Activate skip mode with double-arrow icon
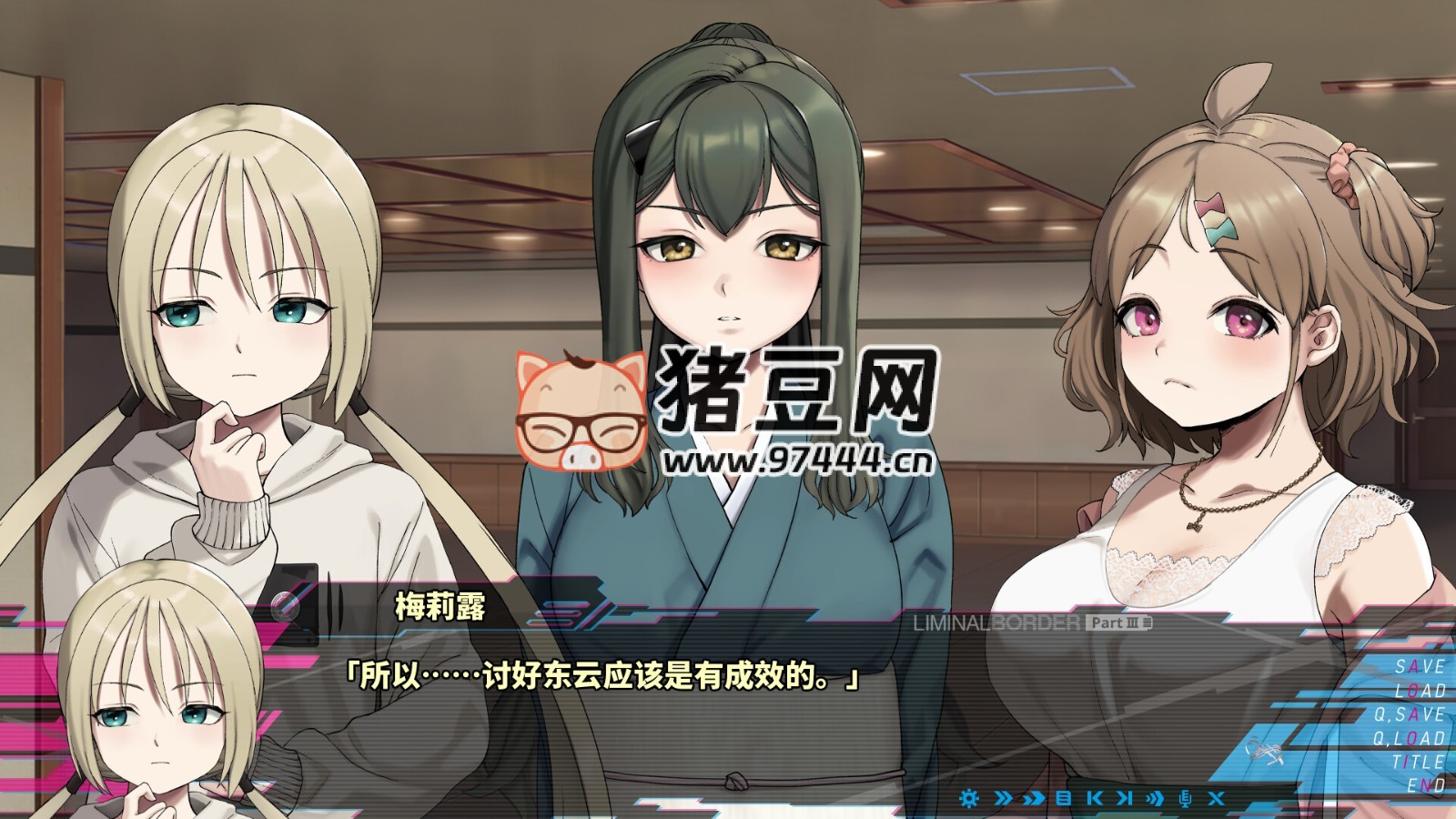Screen dimensions: 1456x819 tap(1003, 798)
